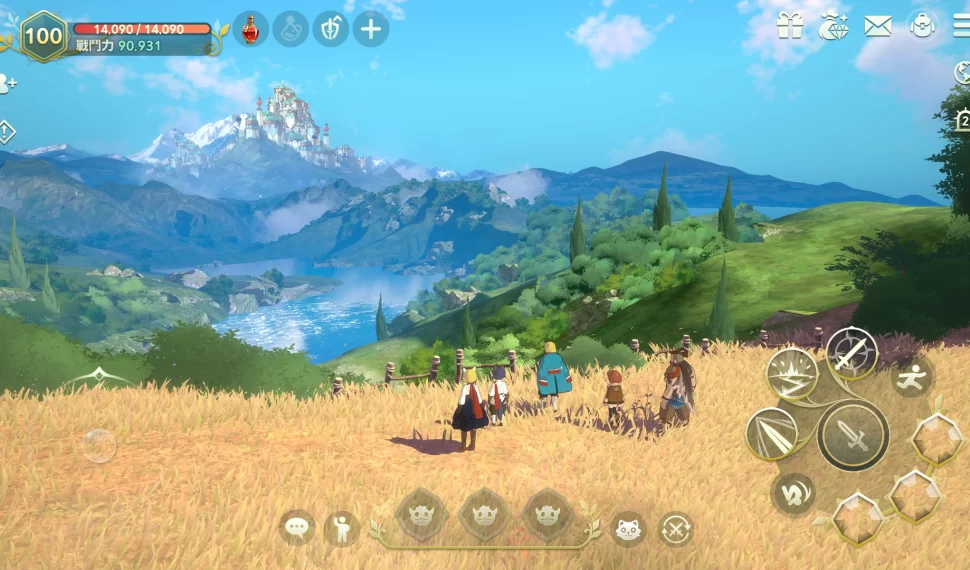Open the backpack inventory
This screenshot has height=570, width=970.
pos(922,27)
